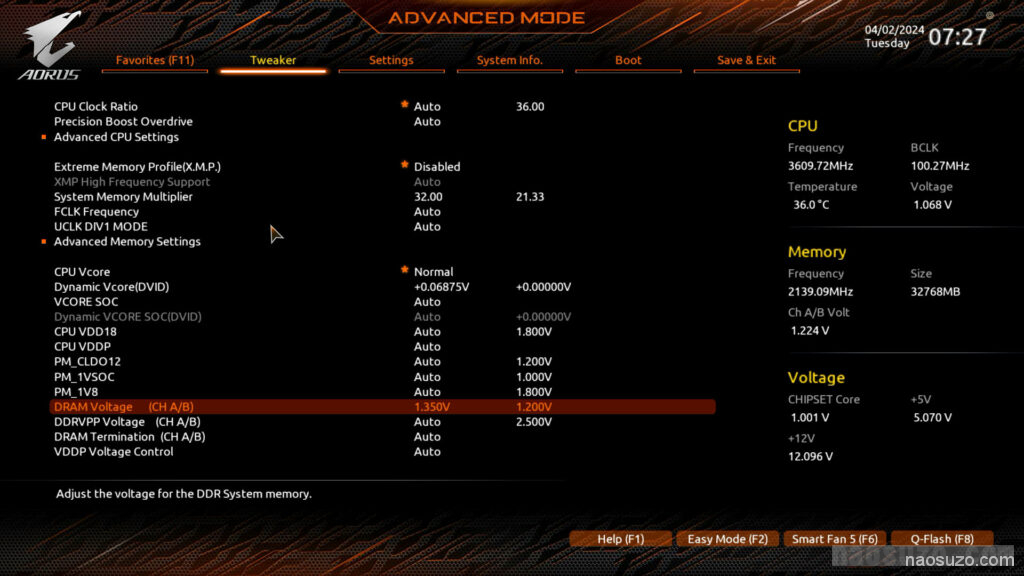
Task: Click the Help (F1) button
Action: 620,539
